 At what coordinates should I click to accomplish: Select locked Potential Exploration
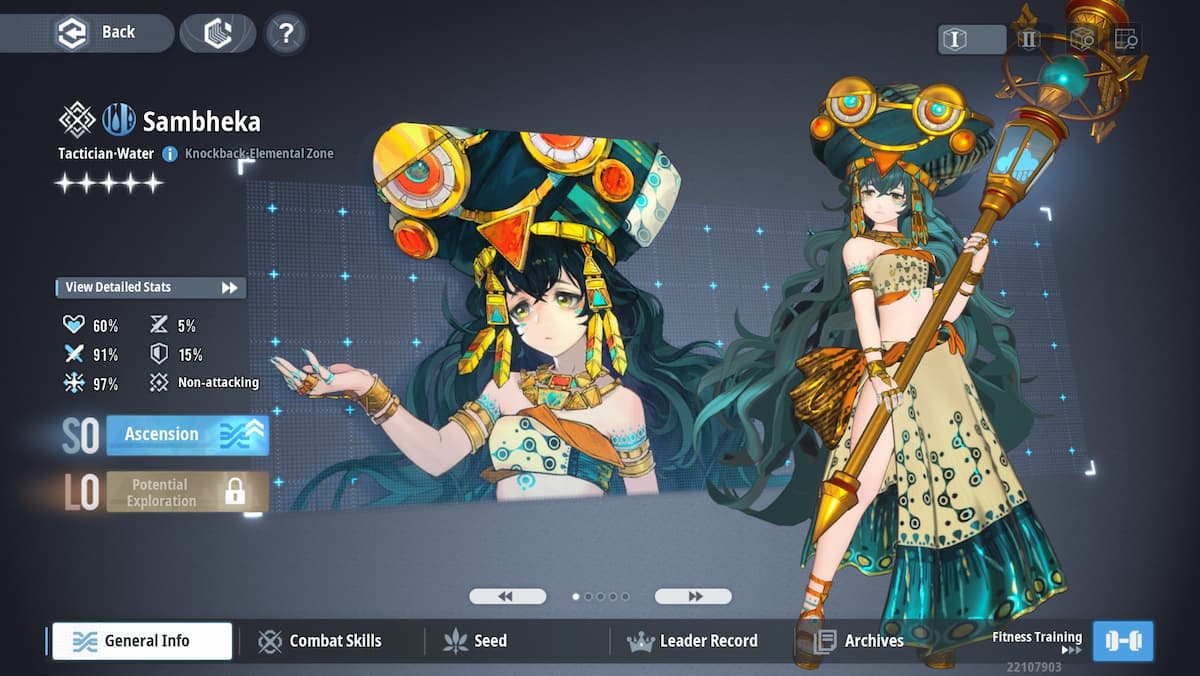click(187, 492)
